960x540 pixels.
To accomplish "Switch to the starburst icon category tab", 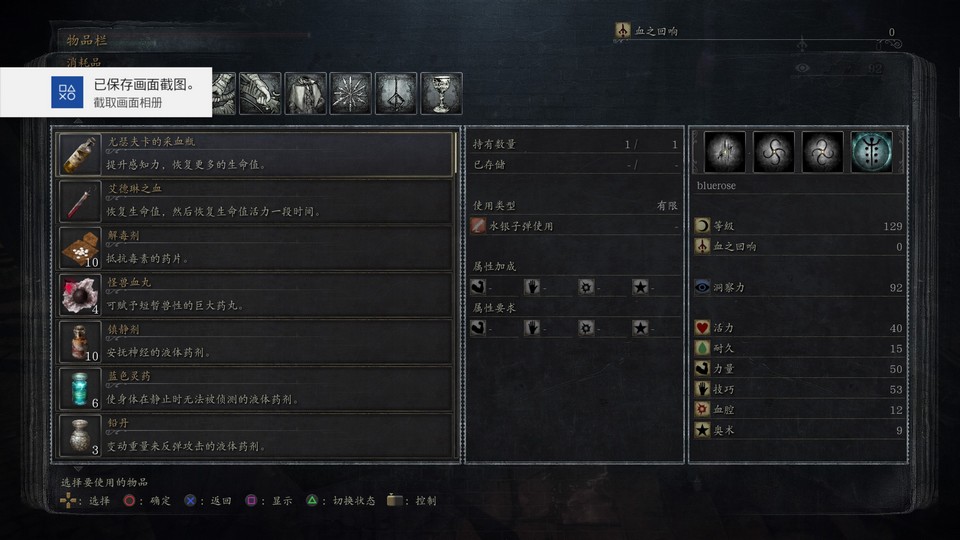I will coord(351,94).
